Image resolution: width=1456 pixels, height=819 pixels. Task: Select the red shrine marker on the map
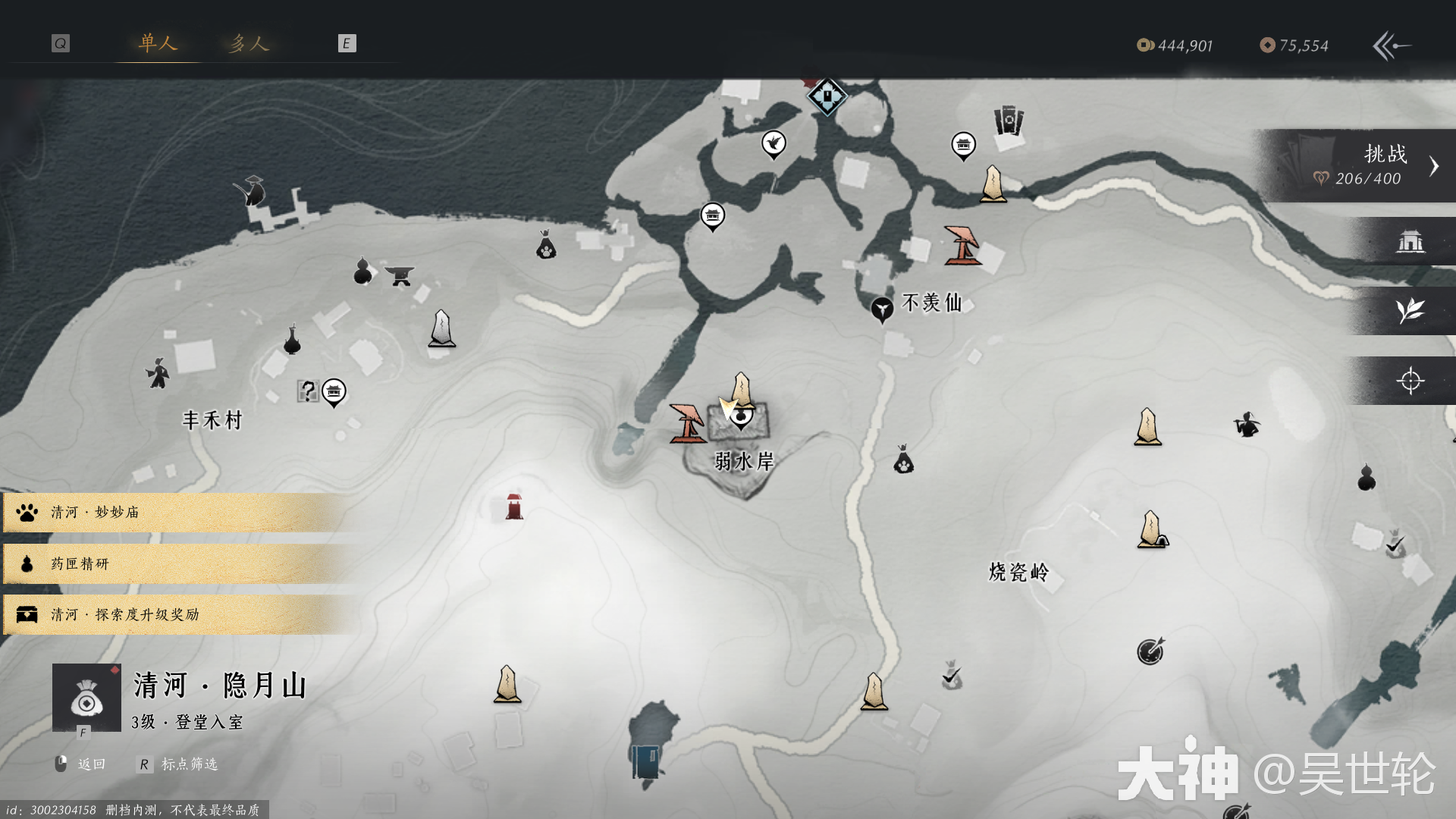(514, 506)
